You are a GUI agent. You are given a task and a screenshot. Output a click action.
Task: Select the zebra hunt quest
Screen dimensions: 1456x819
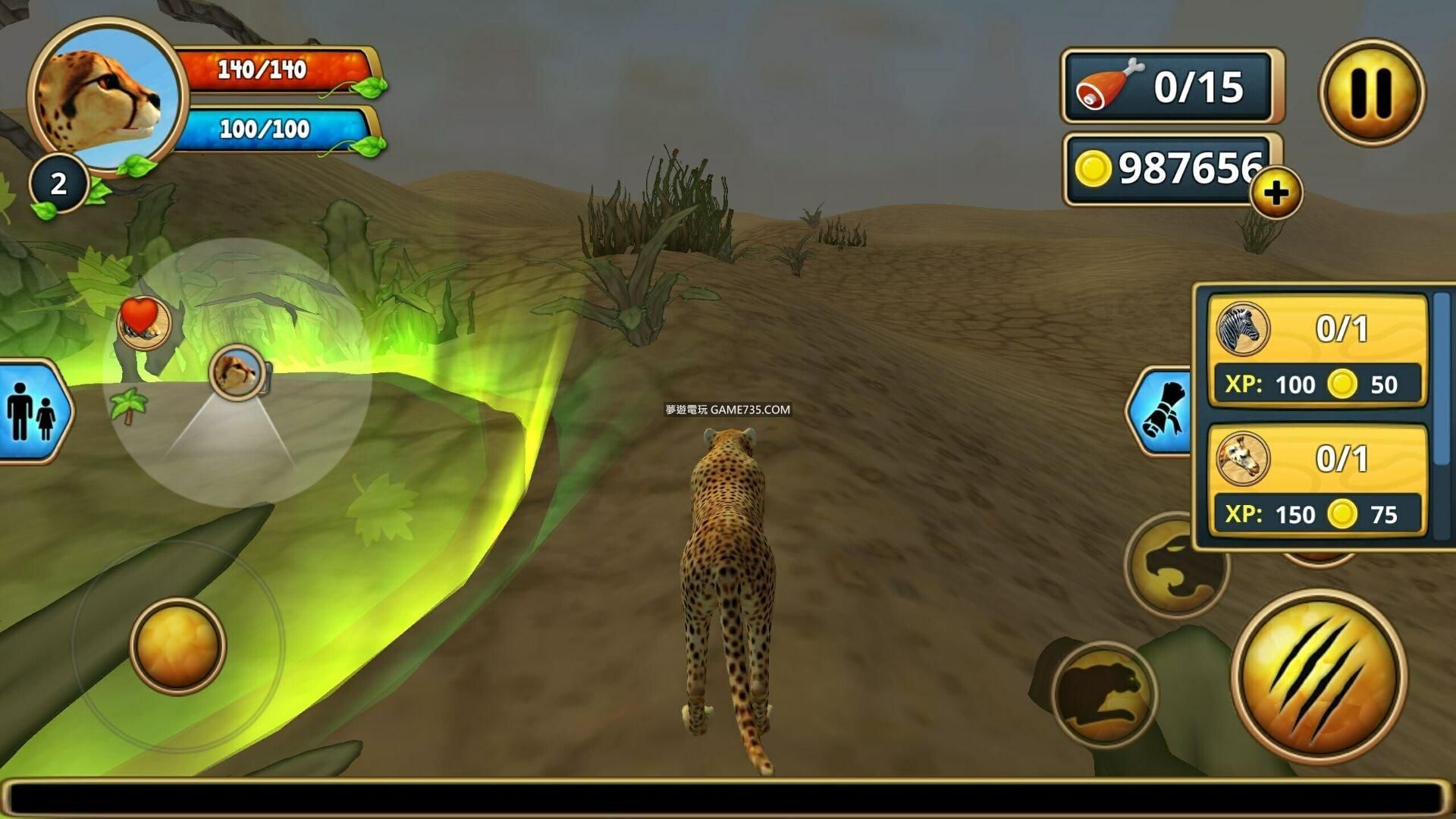click(1316, 352)
